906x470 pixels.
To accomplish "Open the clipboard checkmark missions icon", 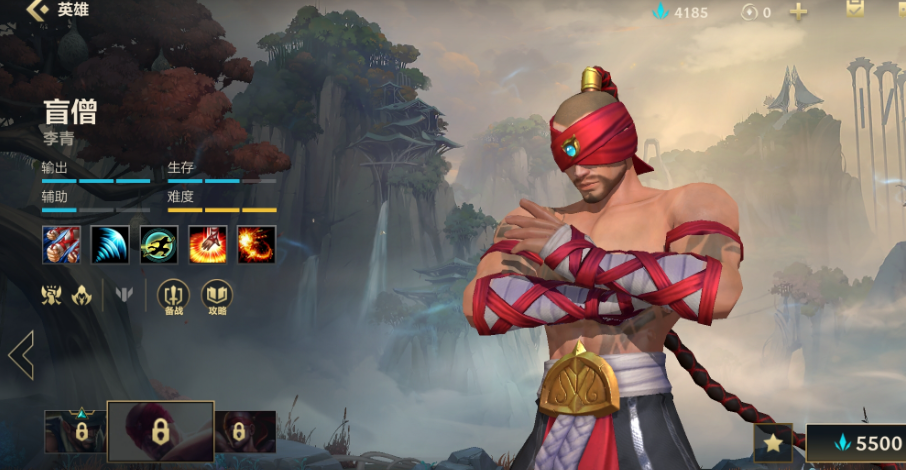I will tap(855, 10).
